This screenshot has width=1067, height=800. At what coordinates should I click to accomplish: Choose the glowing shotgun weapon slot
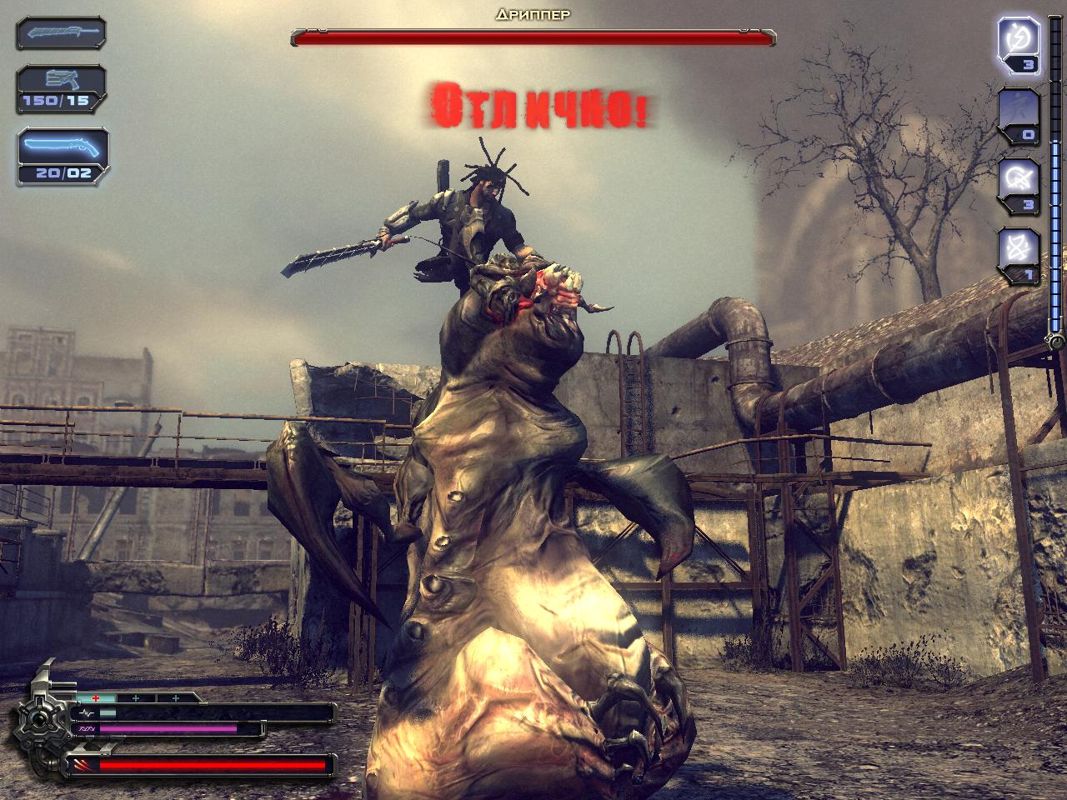click(62, 155)
